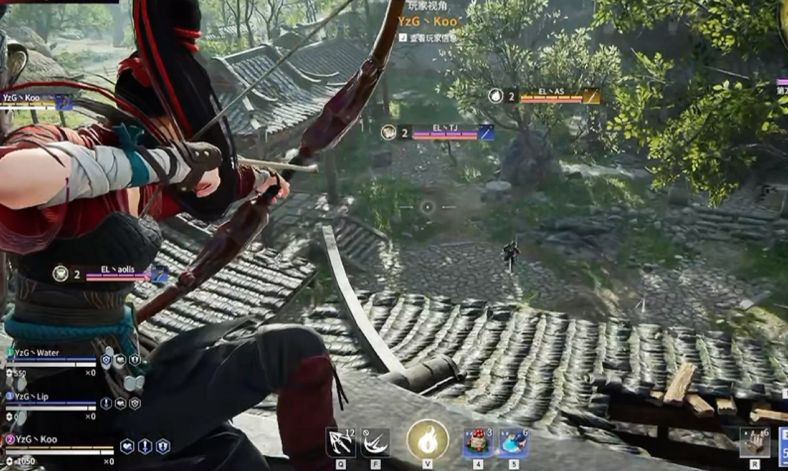Select YzG Koo in the squad list
This screenshot has width=788, height=471.
point(32,439)
